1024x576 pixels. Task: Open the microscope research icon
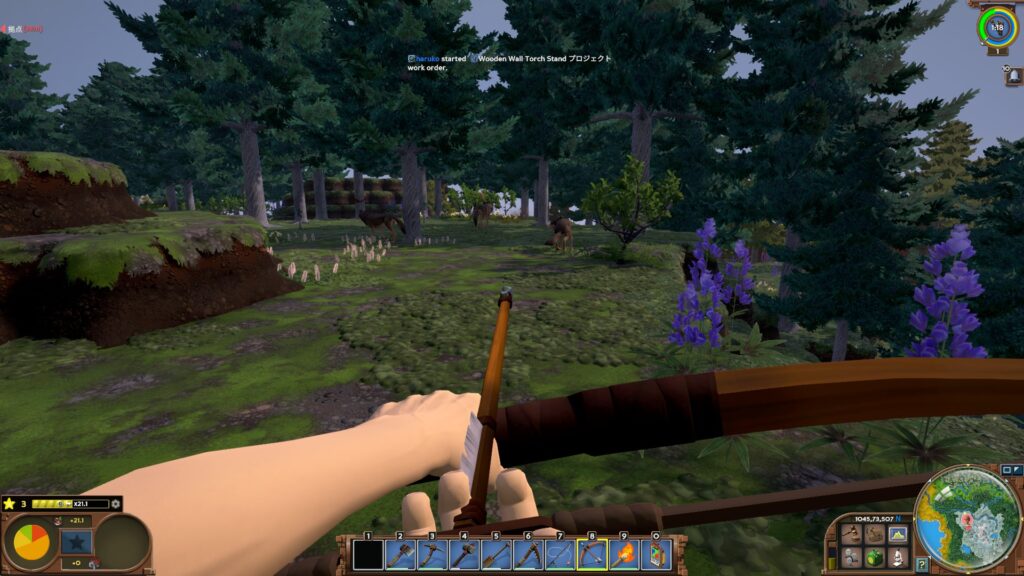(897, 556)
